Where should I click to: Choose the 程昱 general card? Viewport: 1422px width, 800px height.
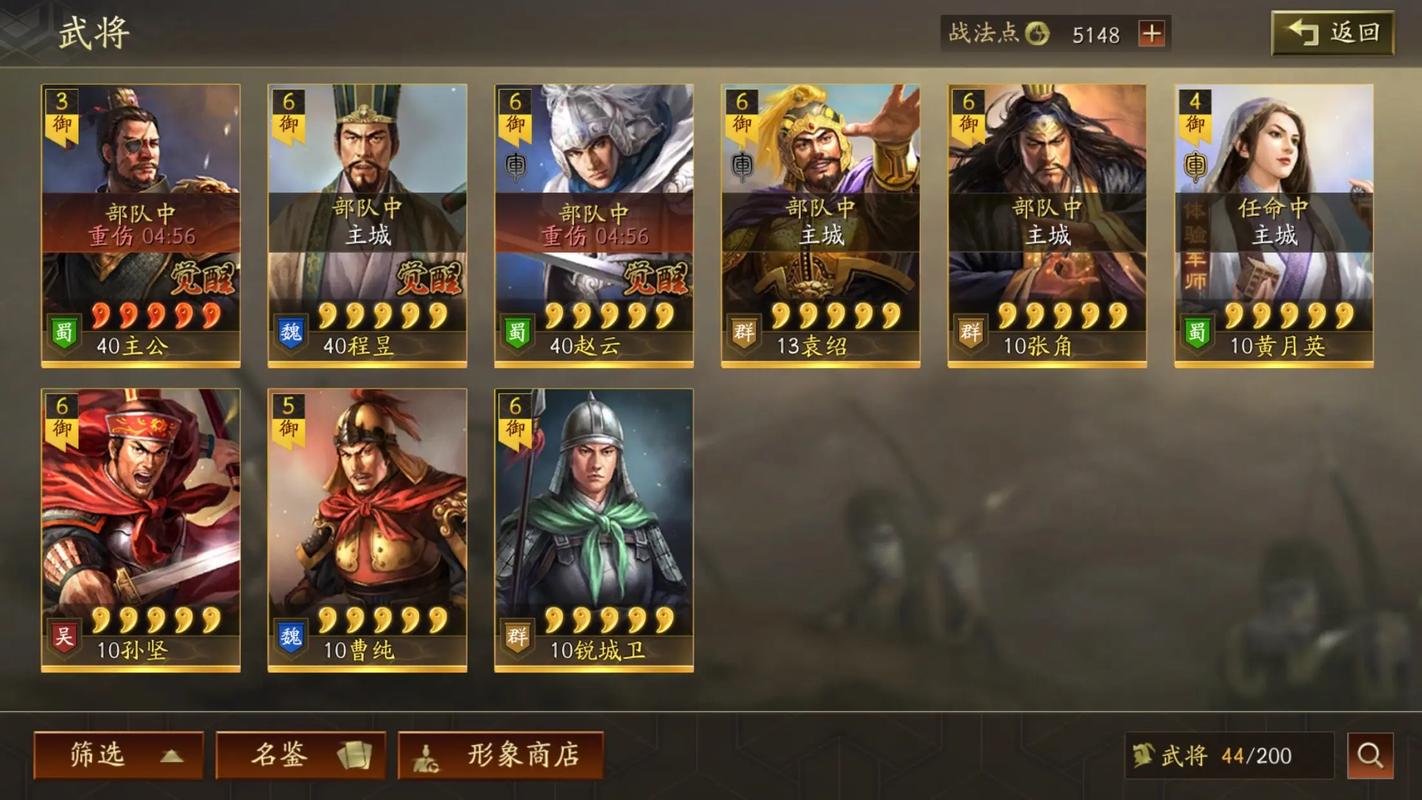pos(367,225)
